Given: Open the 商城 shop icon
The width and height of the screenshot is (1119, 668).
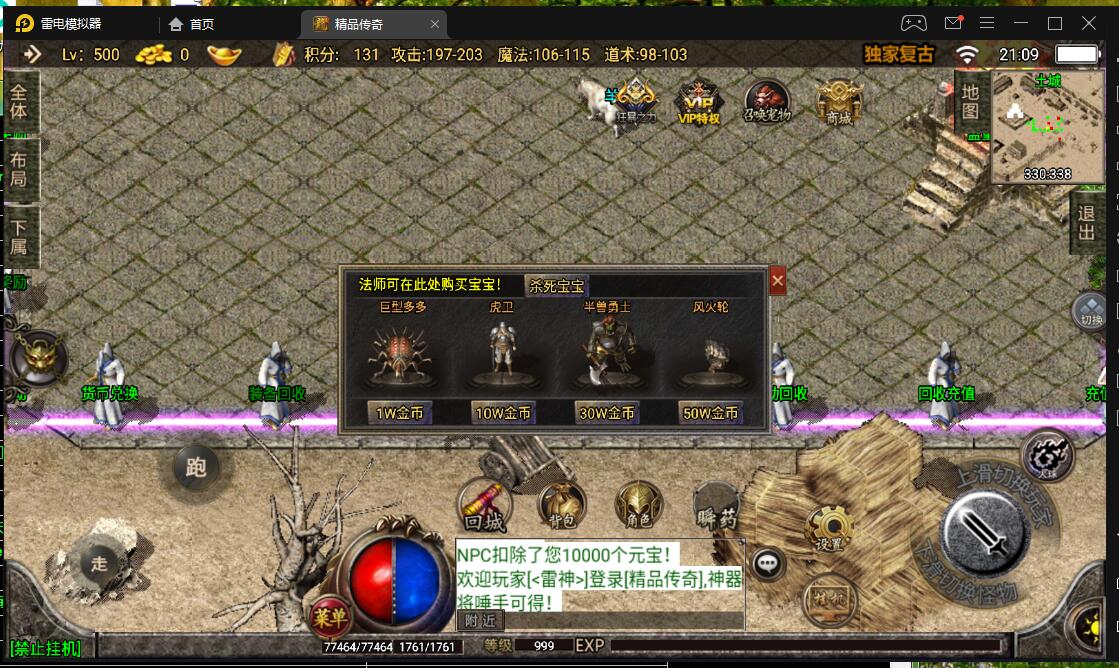Looking at the screenshot, I should [838, 102].
